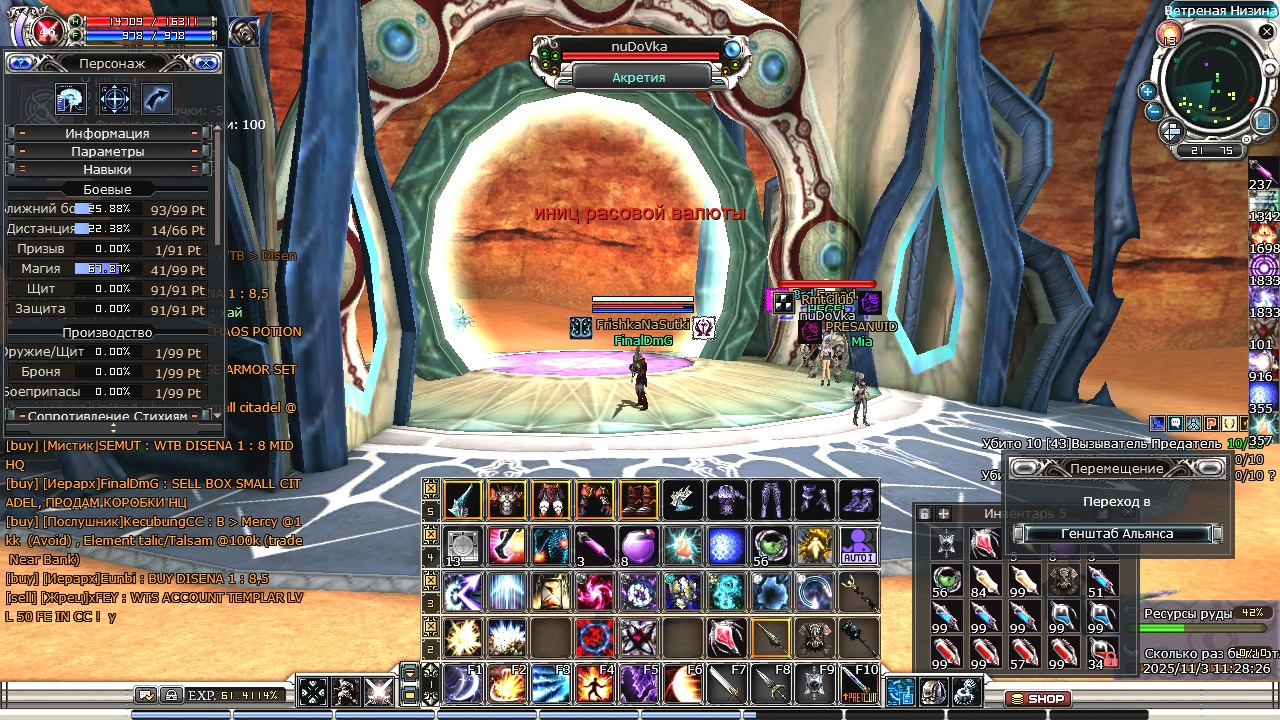
Task: Activate the F1 crescent slash skill
Action: pyautogui.click(x=463, y=683)
